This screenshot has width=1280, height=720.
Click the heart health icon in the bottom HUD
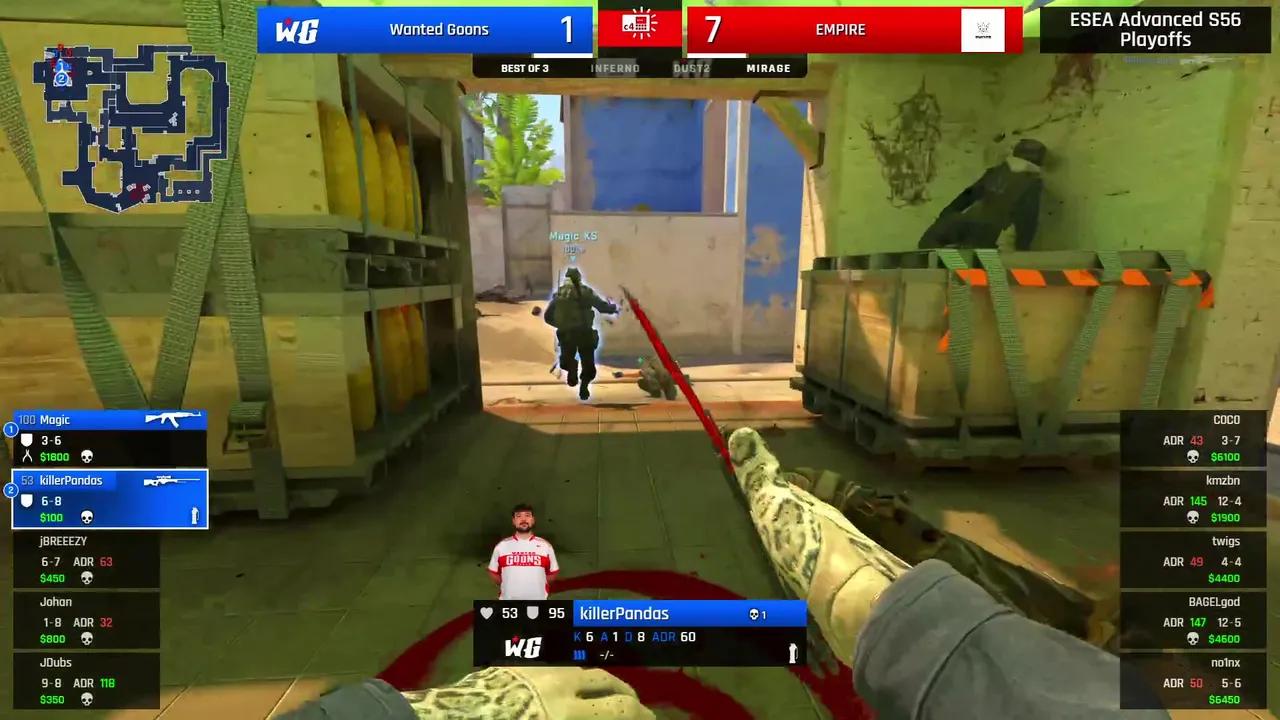coord(486,613)
